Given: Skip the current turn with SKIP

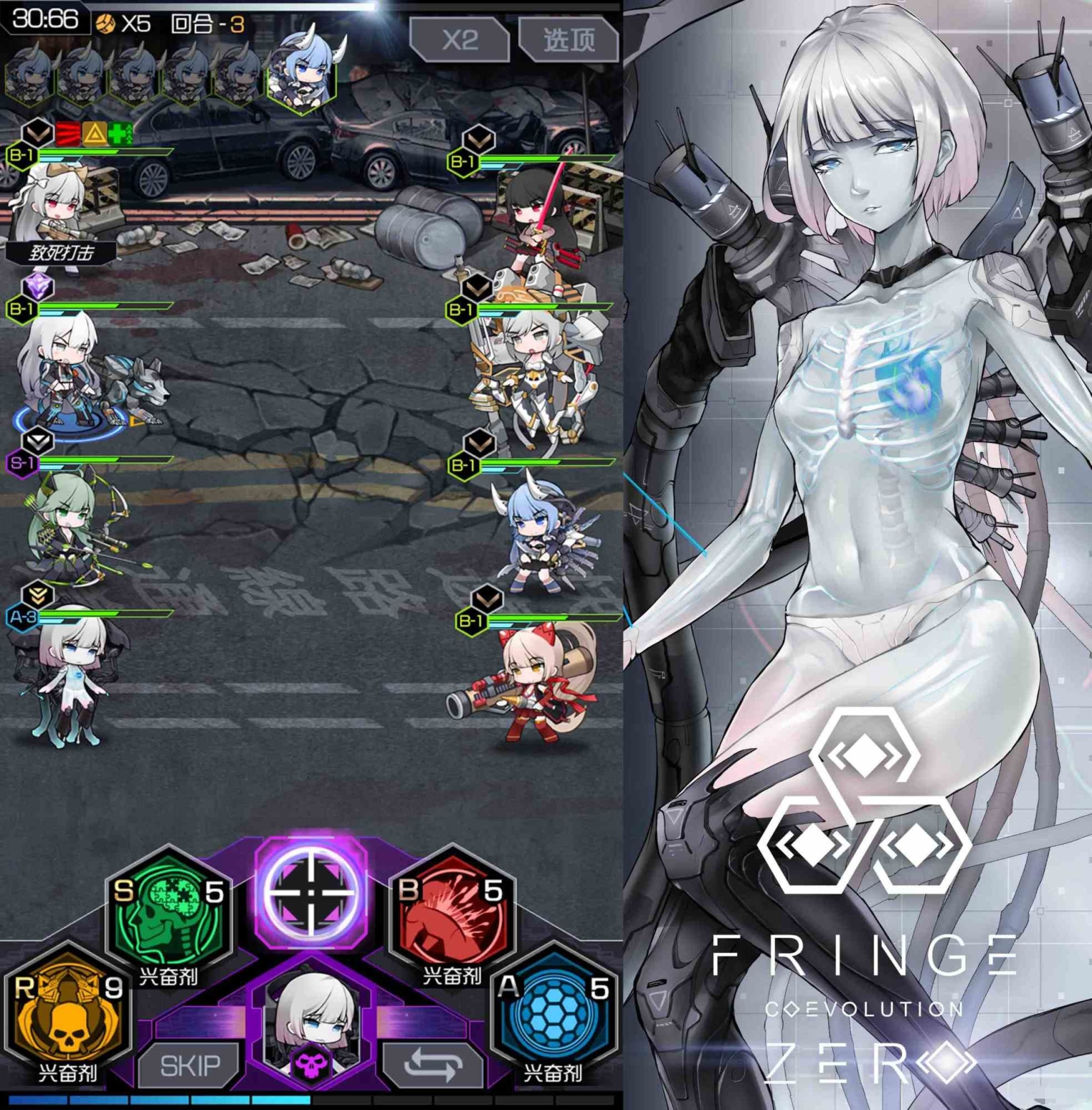Looking at the screenshot, I should pos(189,1064).
